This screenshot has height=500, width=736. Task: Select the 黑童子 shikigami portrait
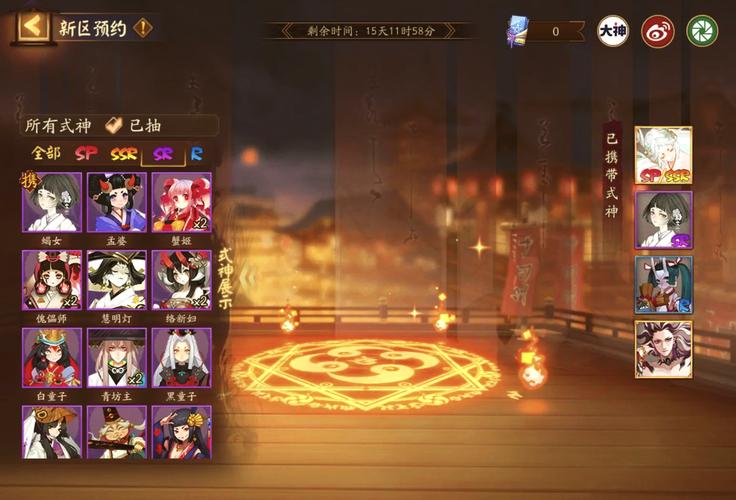(181, 357)
